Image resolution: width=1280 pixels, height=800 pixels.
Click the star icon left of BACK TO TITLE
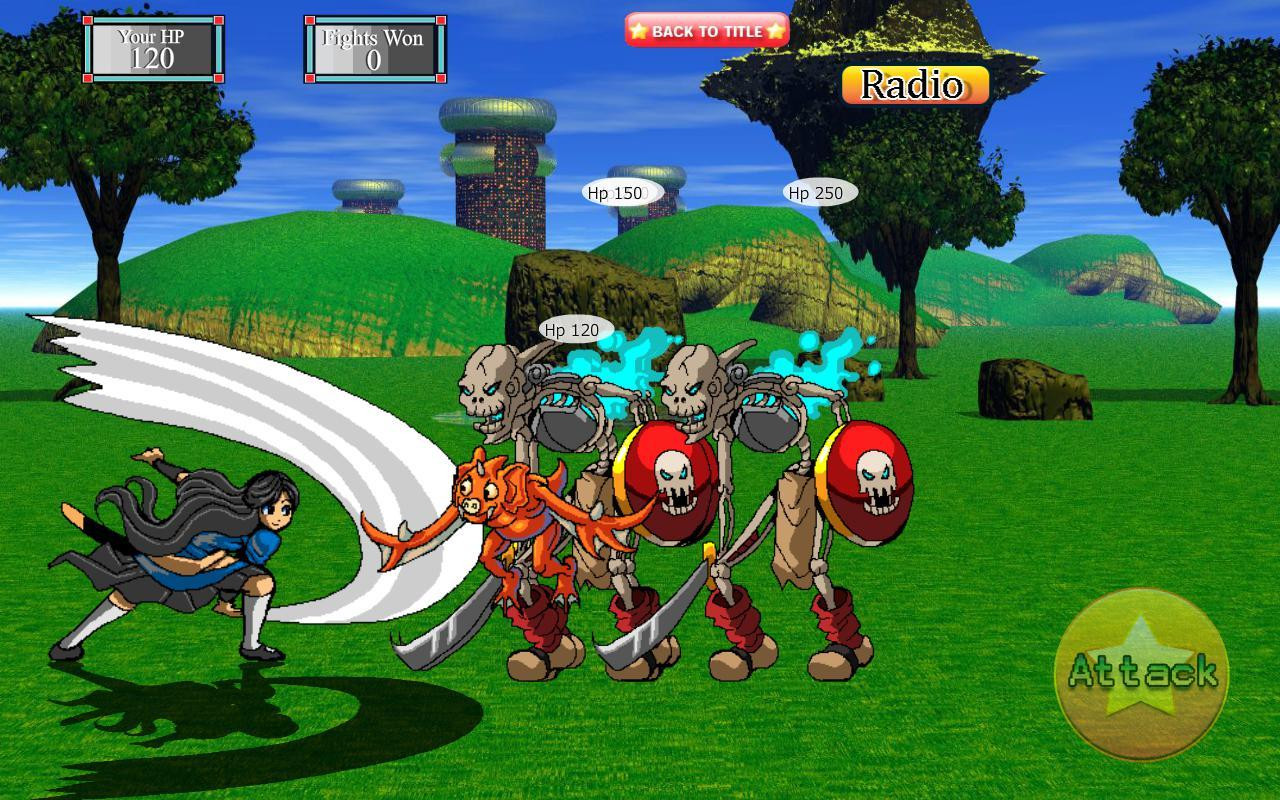click(638, 30)
